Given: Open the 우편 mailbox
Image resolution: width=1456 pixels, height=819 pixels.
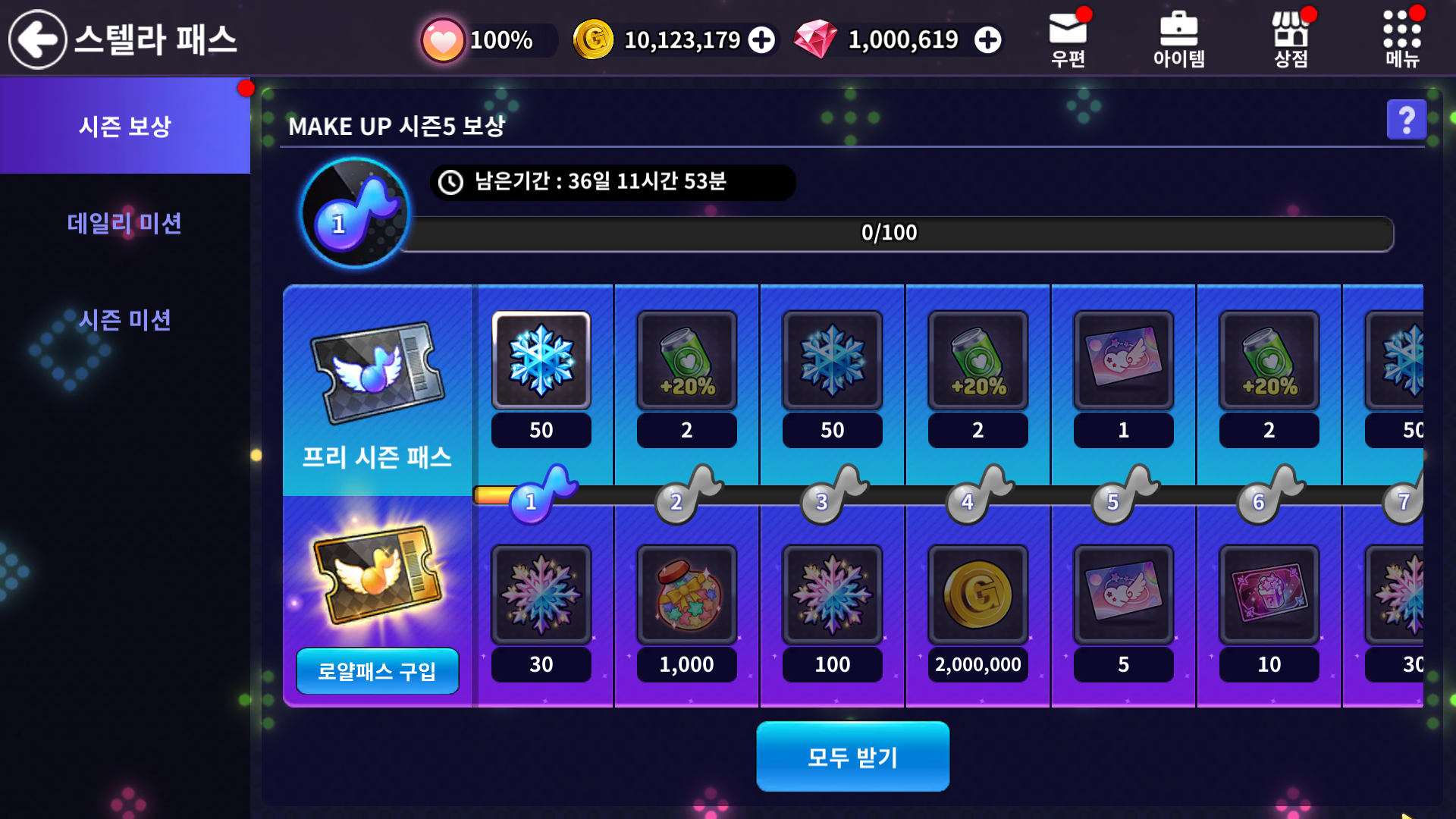Looking at the screenshot, I should coord(1068,39).
